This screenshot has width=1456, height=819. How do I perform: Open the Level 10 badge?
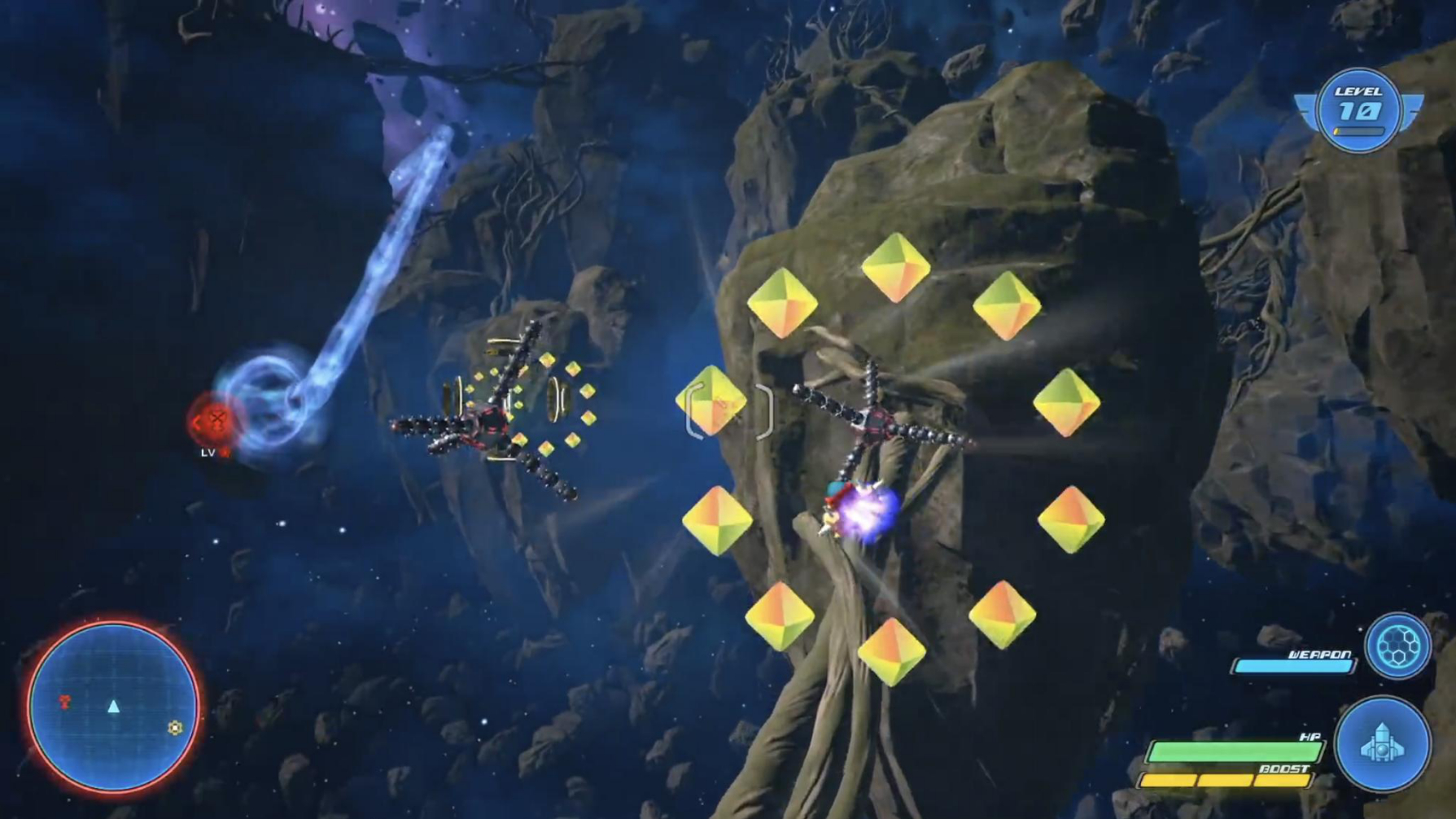[x=1358, y=110]
